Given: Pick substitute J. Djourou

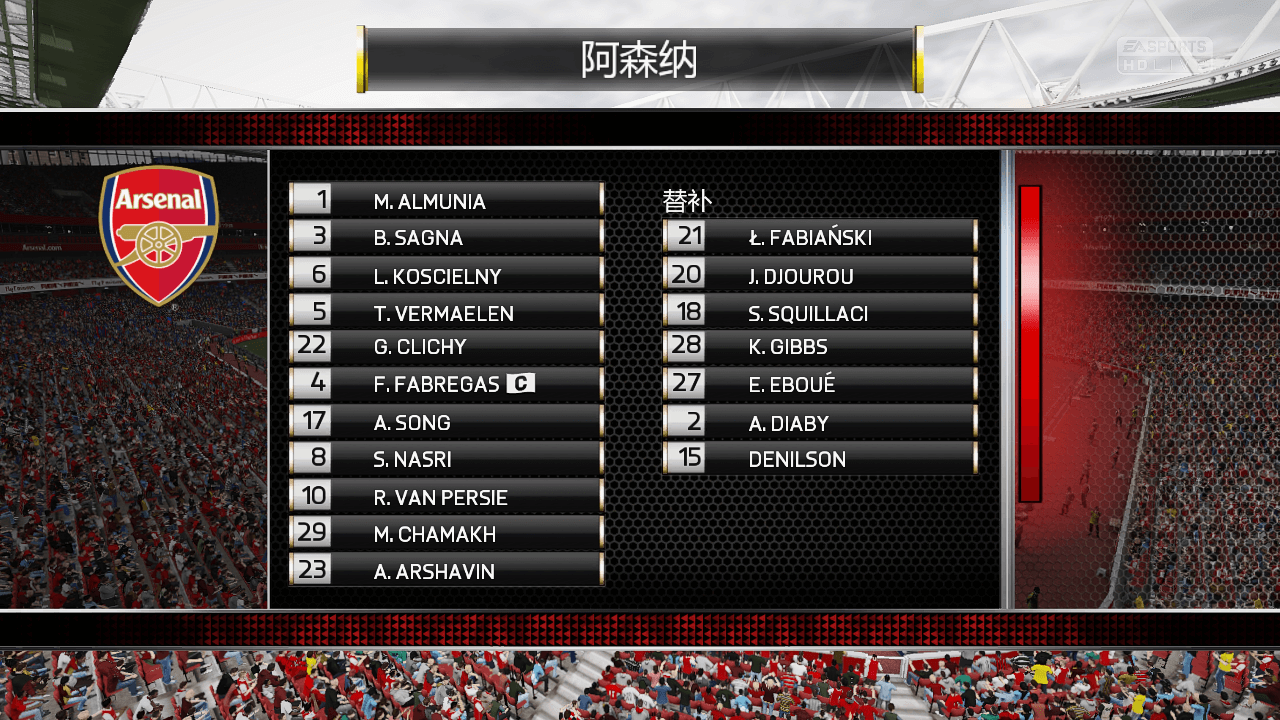Looking at the screenshot, I should click(x=820, y=275).
